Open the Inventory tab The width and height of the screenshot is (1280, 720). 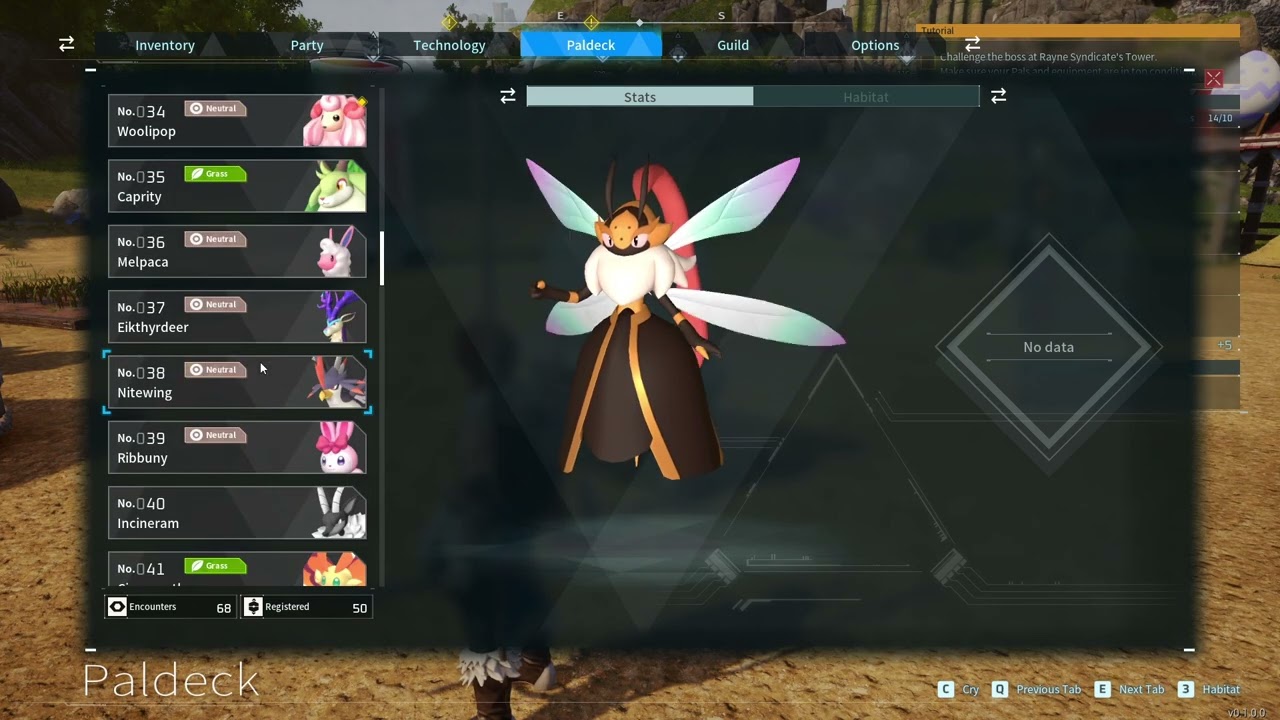[164, 45]
